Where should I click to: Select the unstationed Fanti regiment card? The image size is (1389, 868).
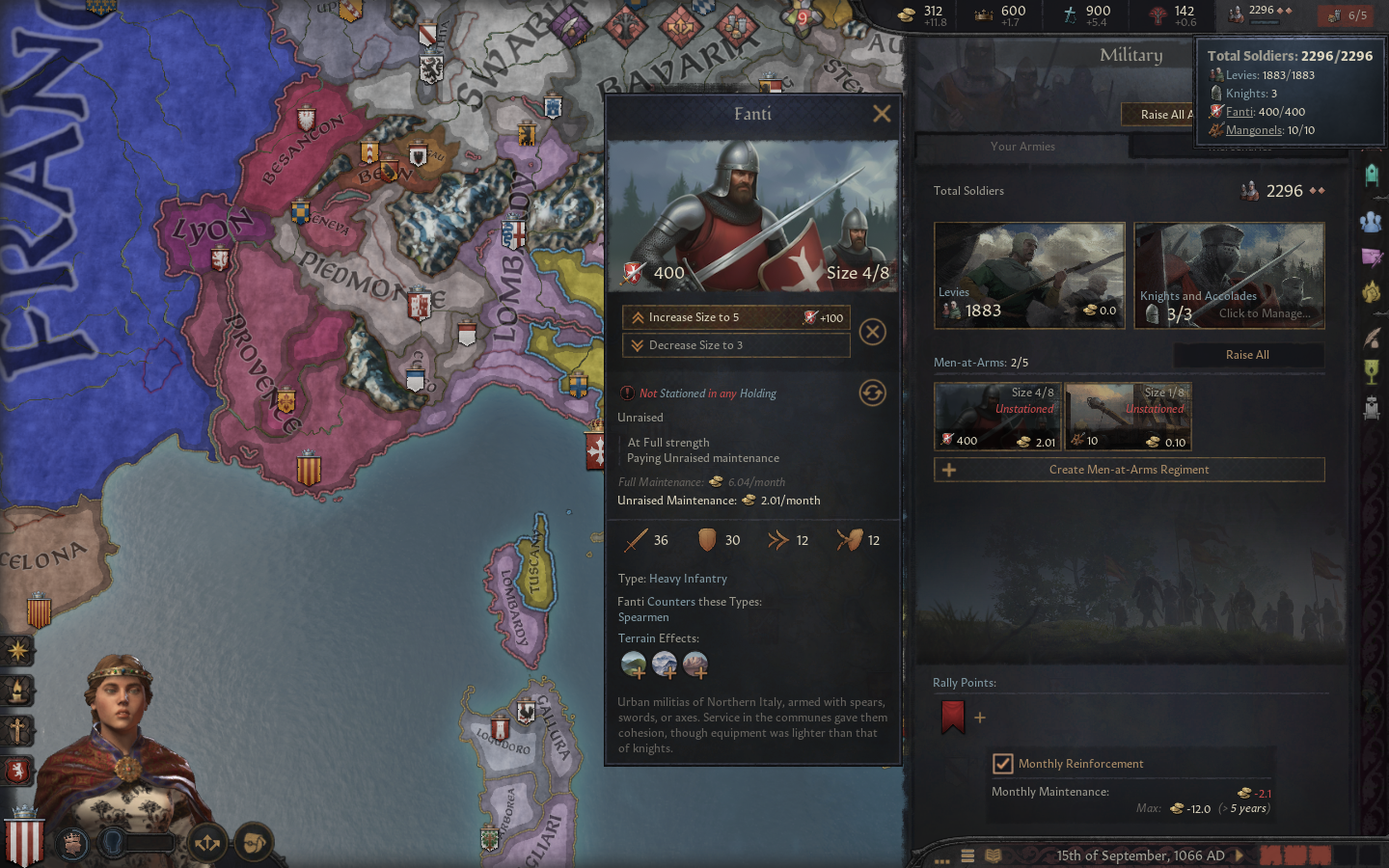tap(997, 416)
